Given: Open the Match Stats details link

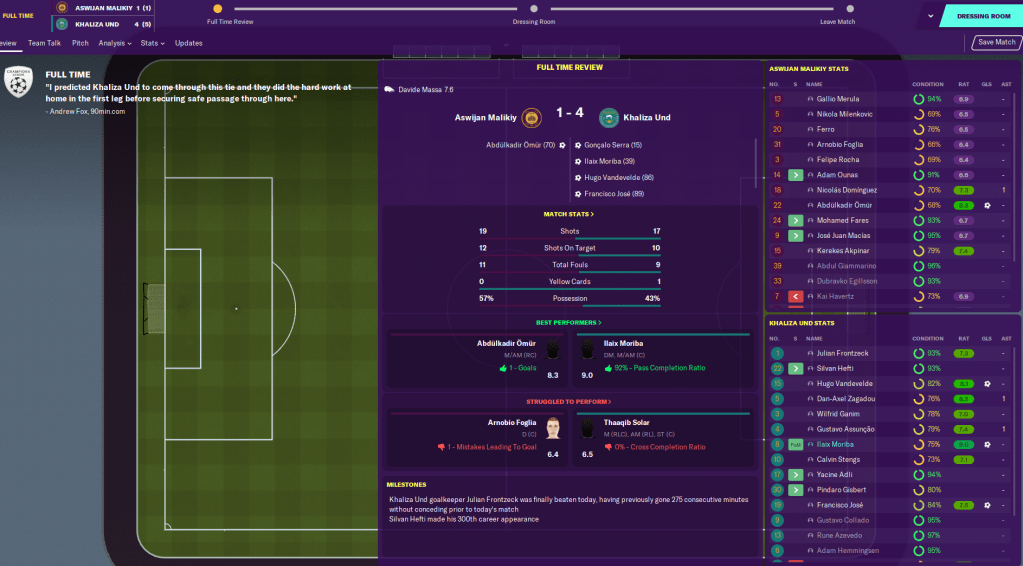Looking at the screenshot, I should pyautogui.click(x=569, y=214).
